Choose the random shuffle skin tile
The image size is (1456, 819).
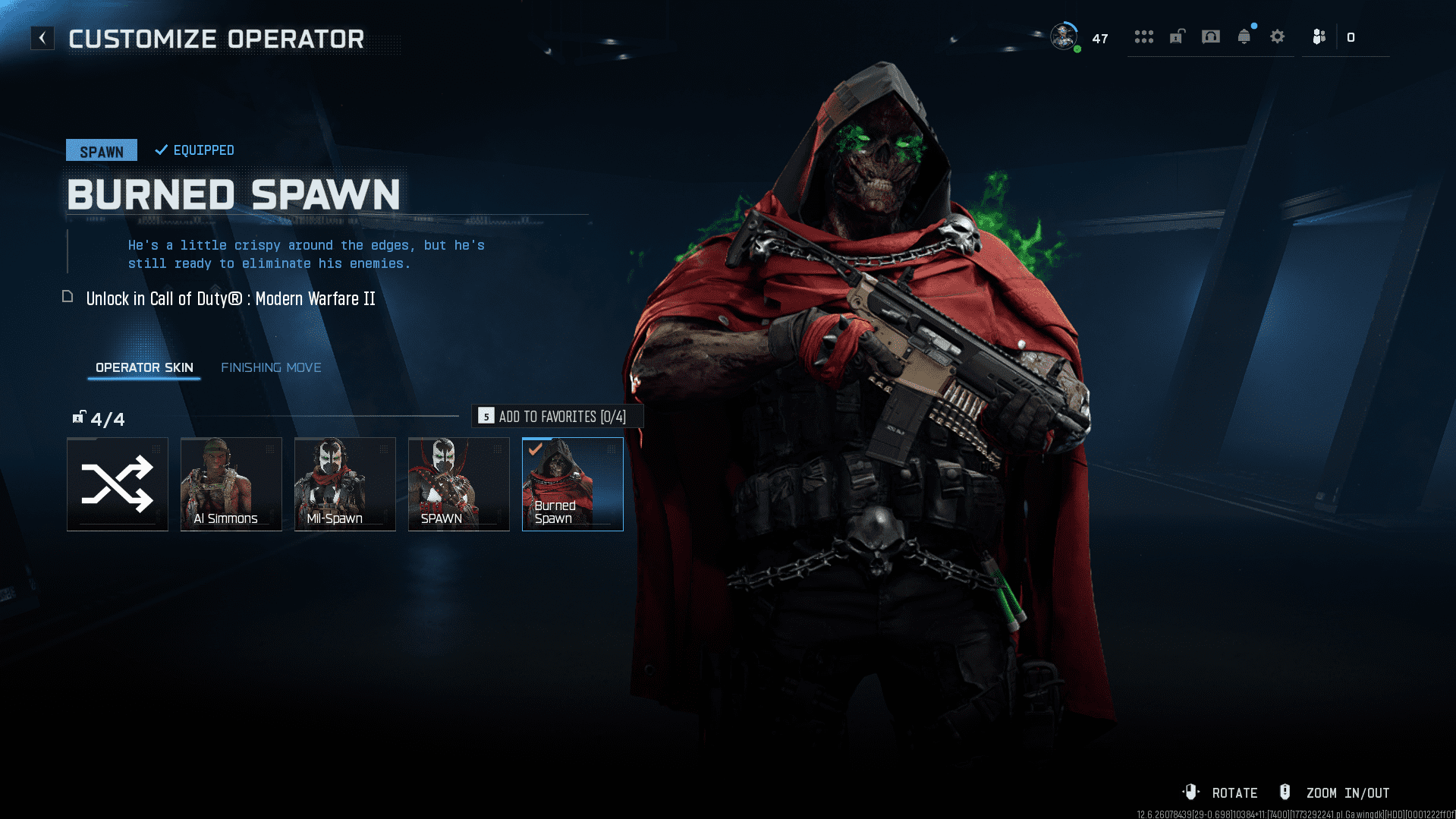[118, 484]
